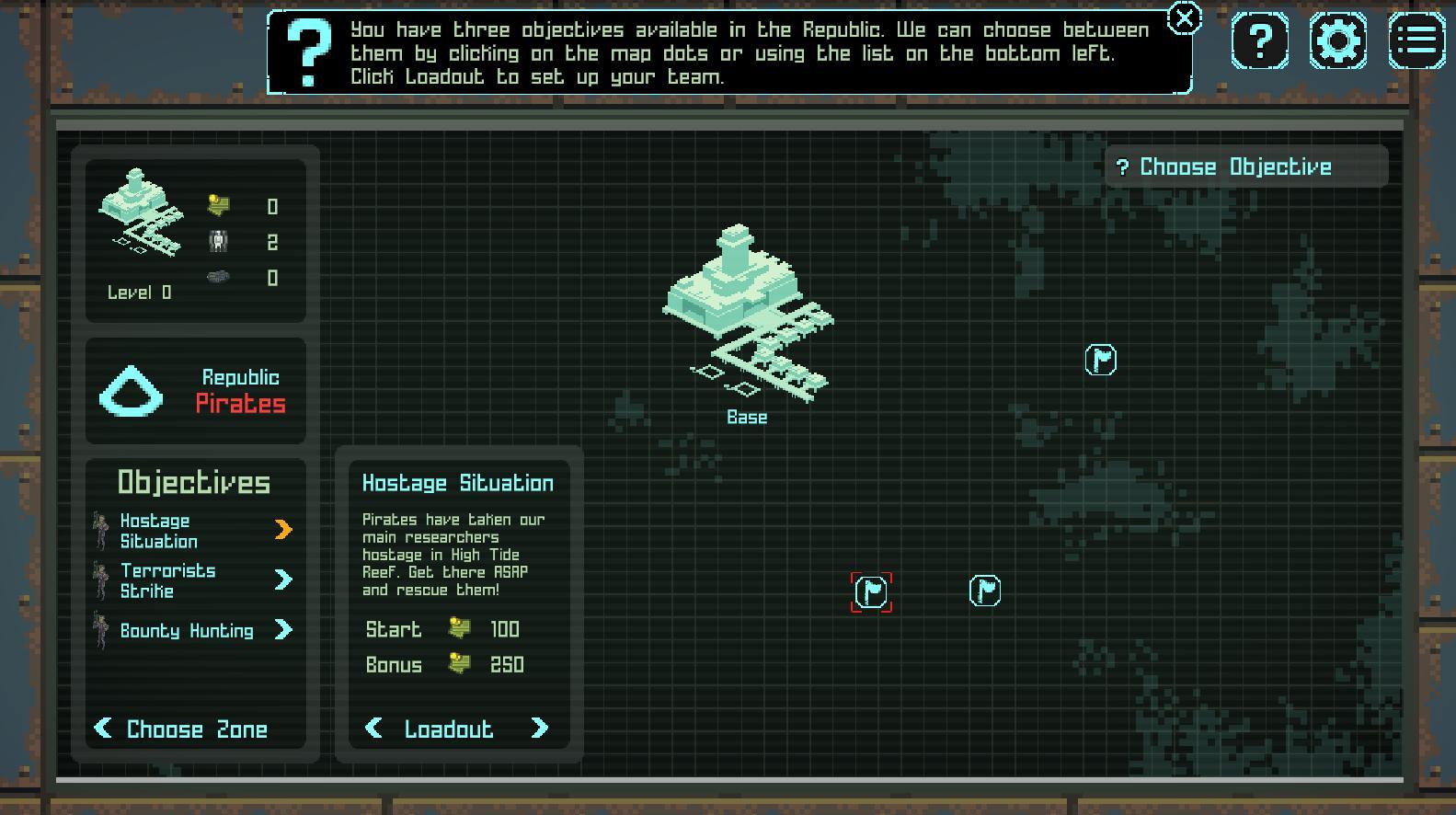
Task: Click the rightmost map flag near the coast
Action: 1100,360
